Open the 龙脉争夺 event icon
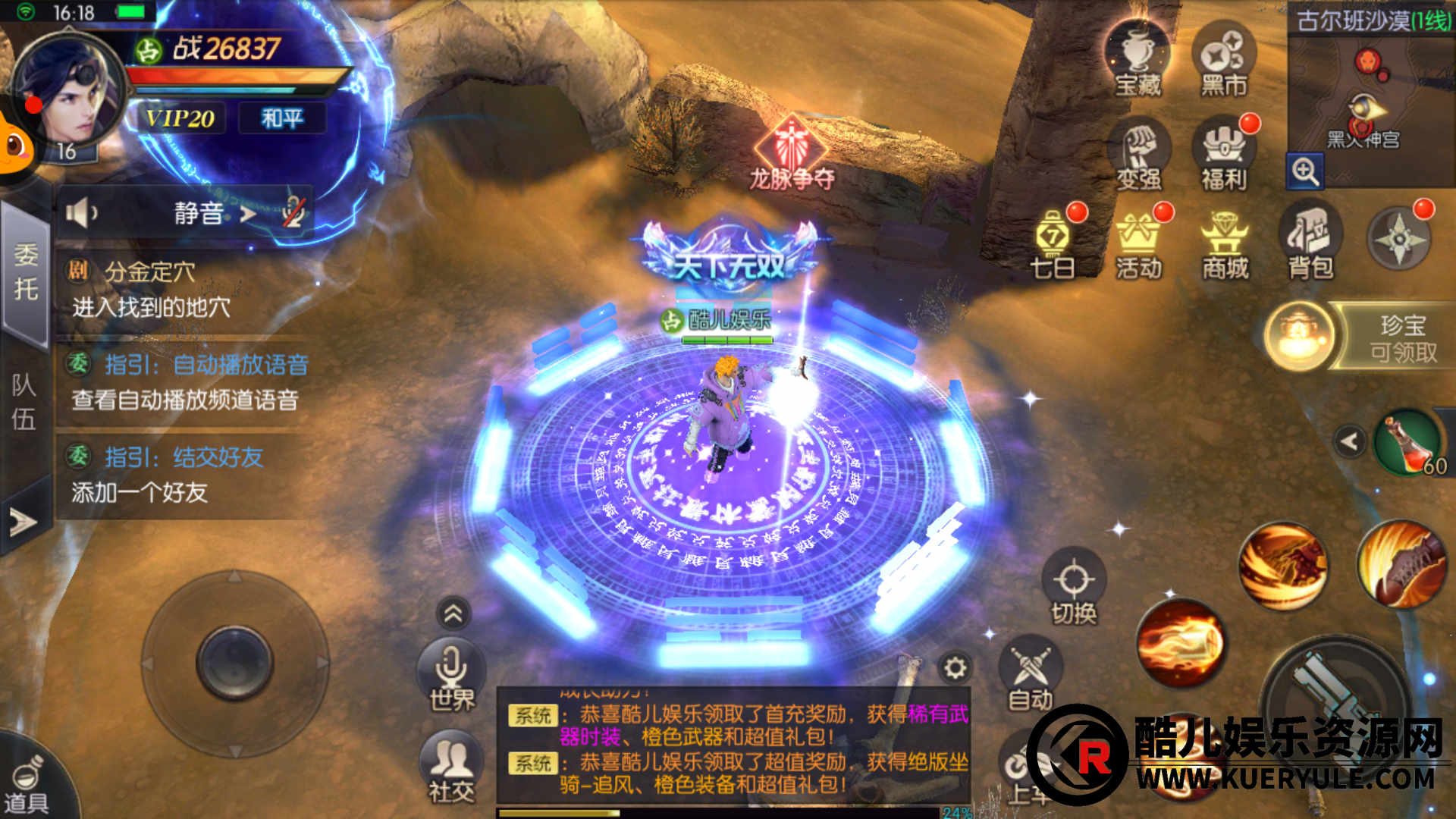Image resolution: width=1456 pixels, height=819 pixels. 792,152
